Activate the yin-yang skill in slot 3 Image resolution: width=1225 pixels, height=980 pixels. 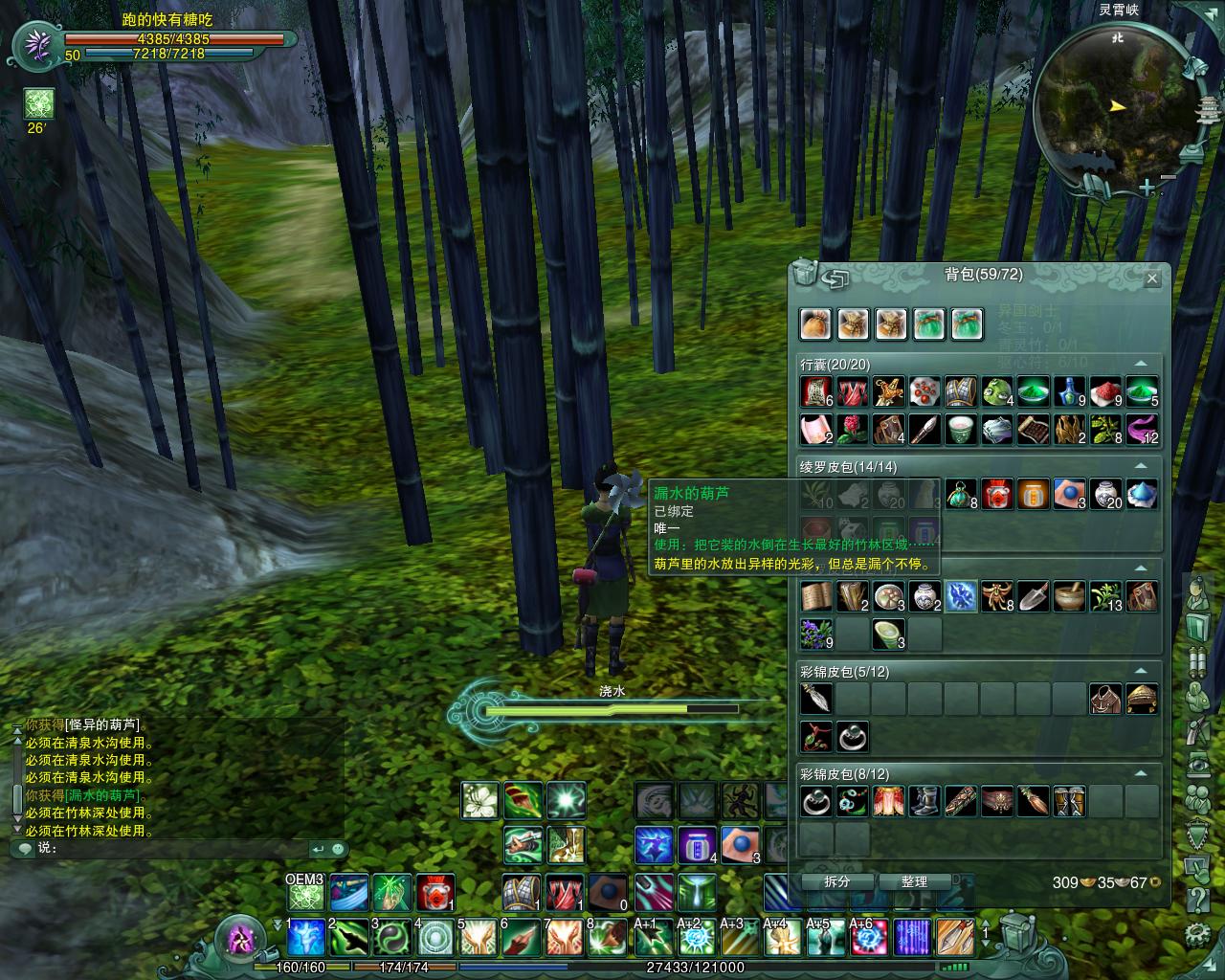391,939
